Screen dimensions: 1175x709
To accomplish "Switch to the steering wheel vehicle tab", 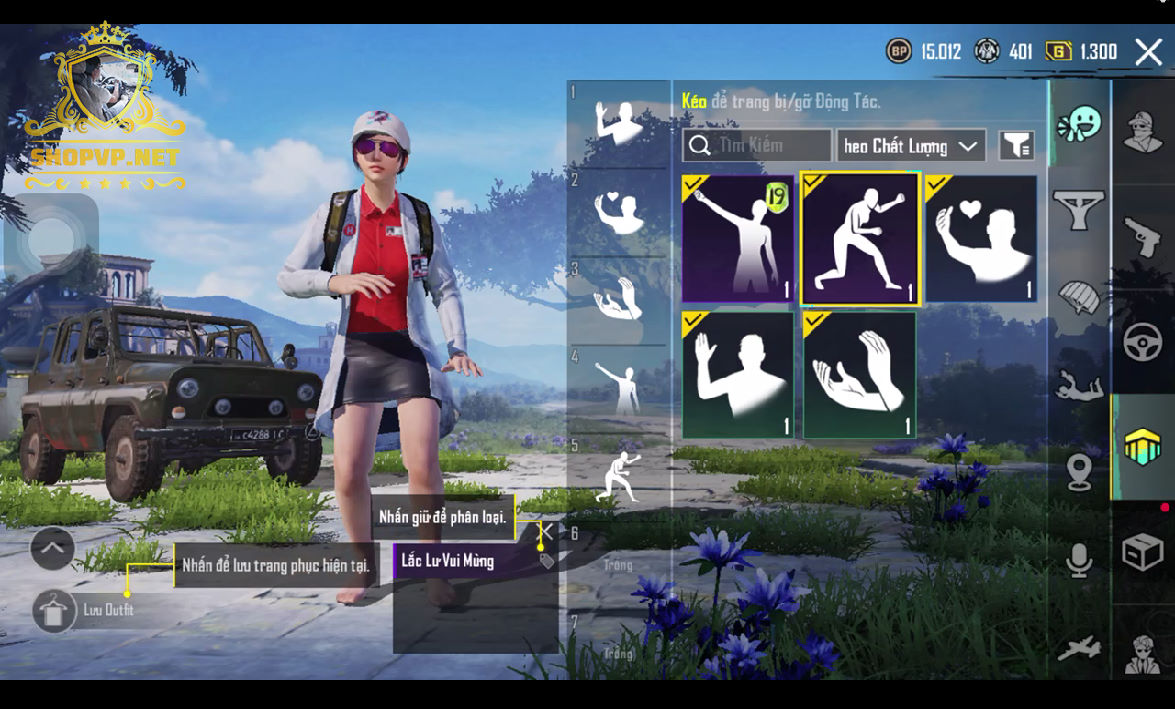I will pyautogui.click(x=1143, y=343).
